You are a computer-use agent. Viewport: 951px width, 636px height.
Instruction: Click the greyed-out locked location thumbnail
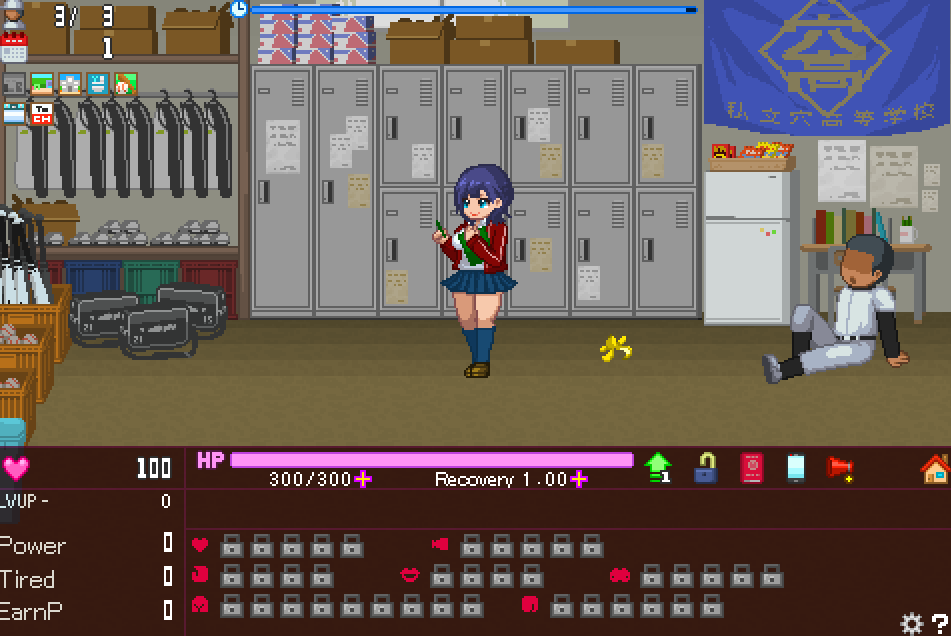pos(14,83)
